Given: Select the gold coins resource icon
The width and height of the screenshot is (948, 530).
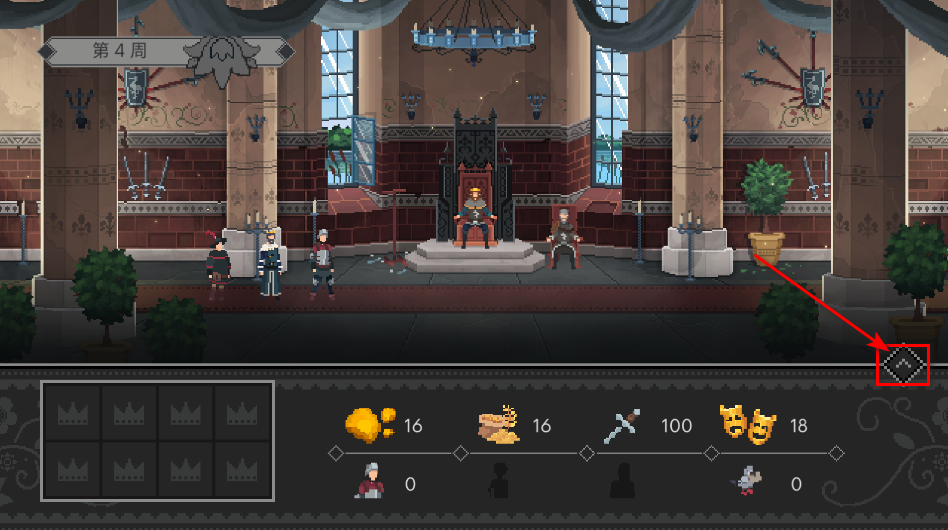Looking at the screenshot, I should 369,425.
